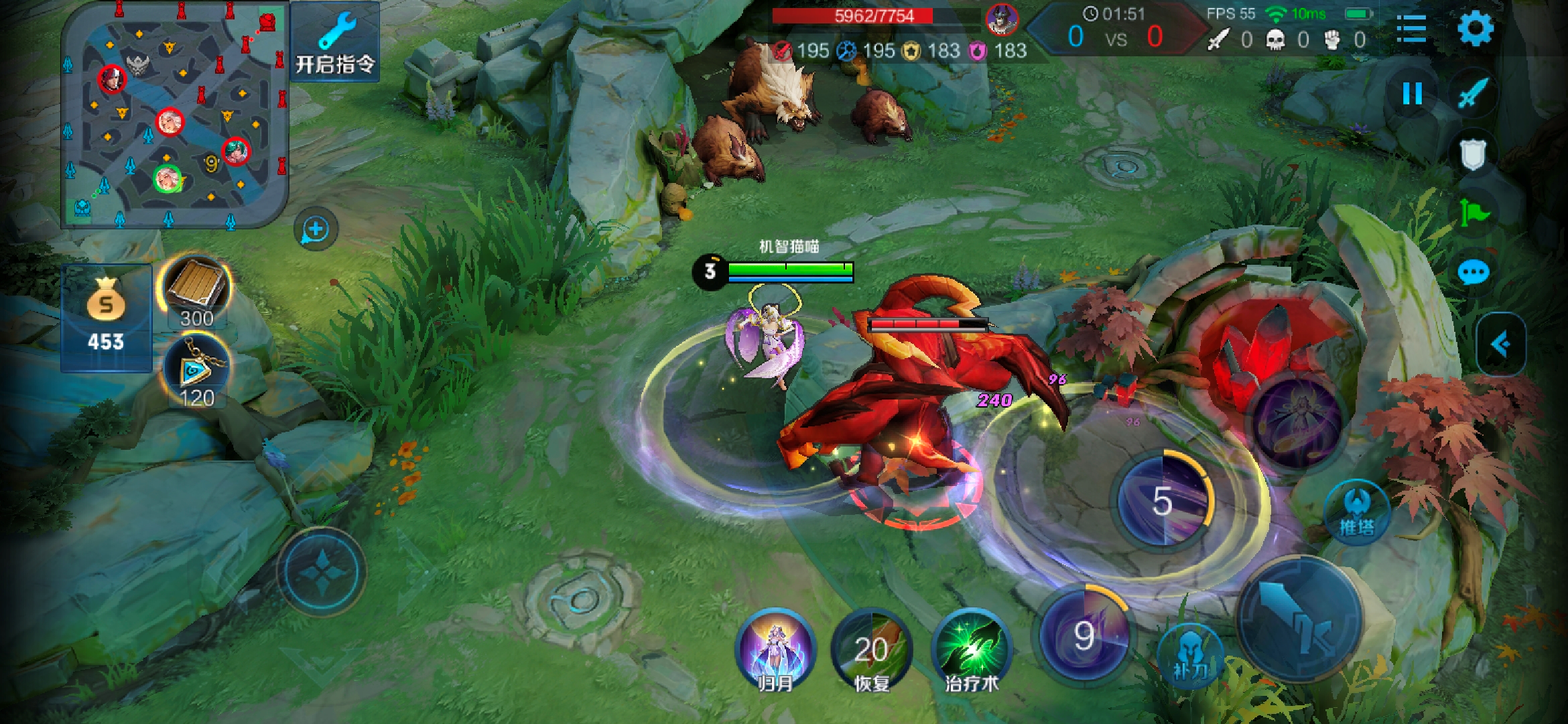
Task: Open the gold shop showing 453
Action: [x=106, y=318]
